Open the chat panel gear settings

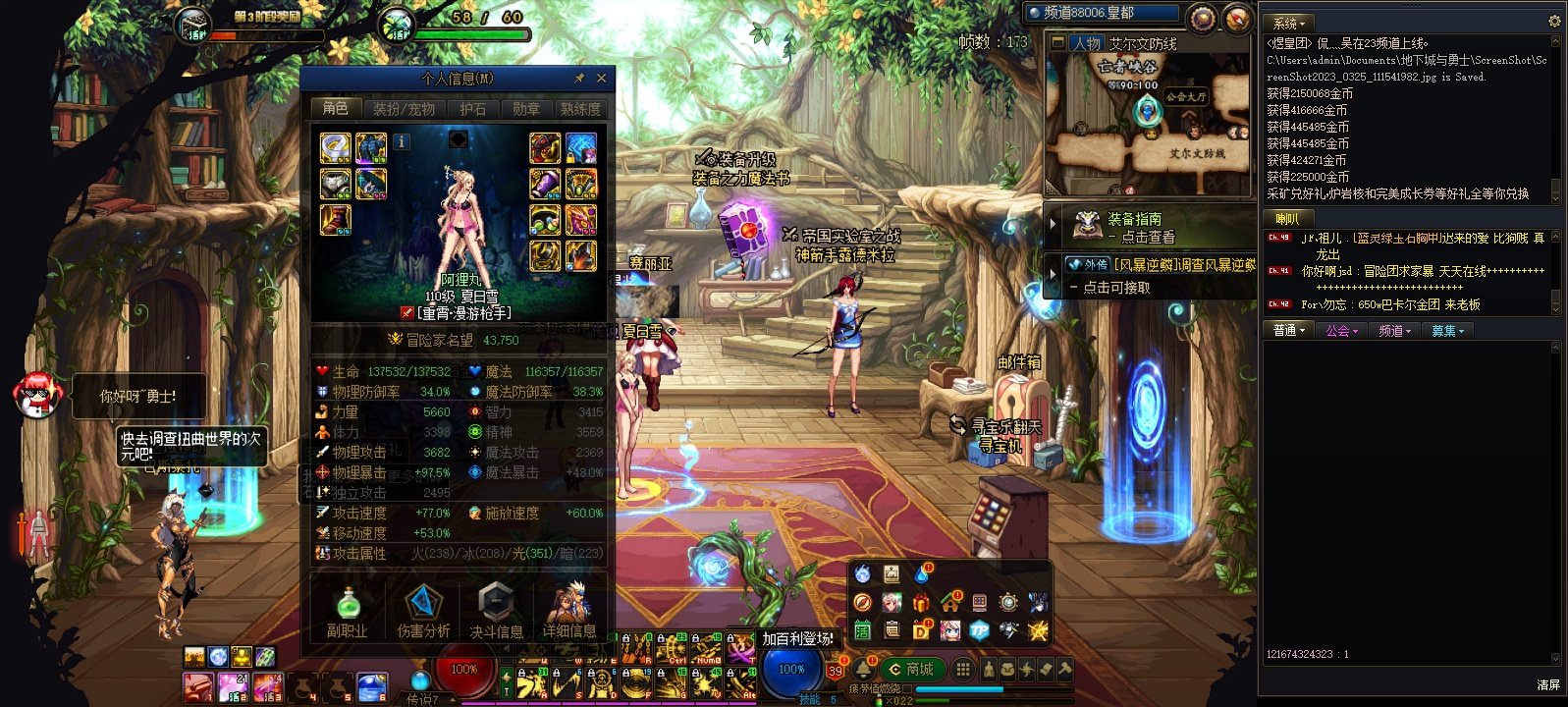1554,21
